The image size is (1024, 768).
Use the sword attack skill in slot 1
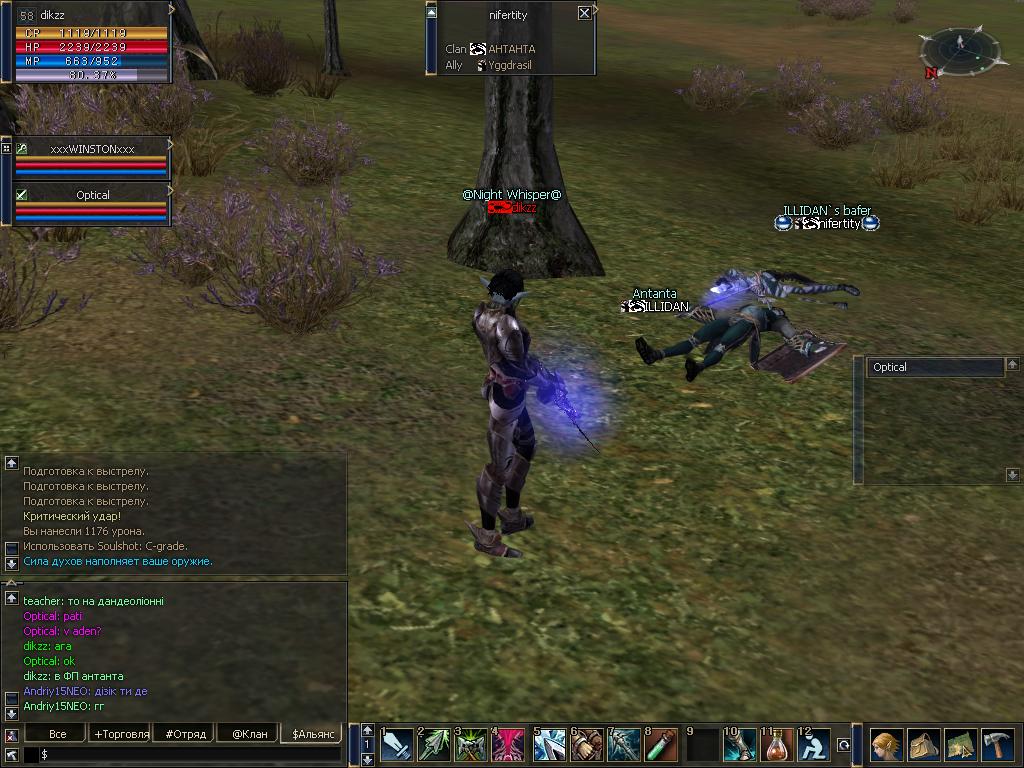[397, 745]
